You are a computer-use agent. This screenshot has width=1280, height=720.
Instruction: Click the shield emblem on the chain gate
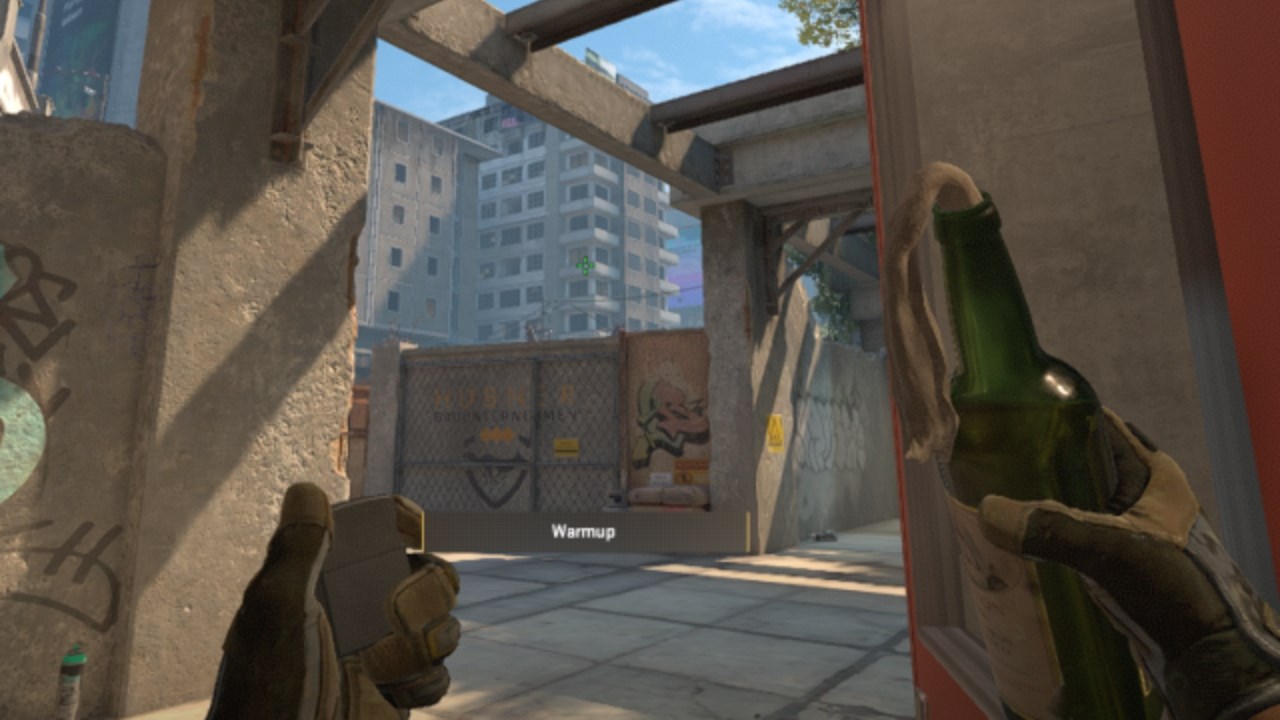496,478
